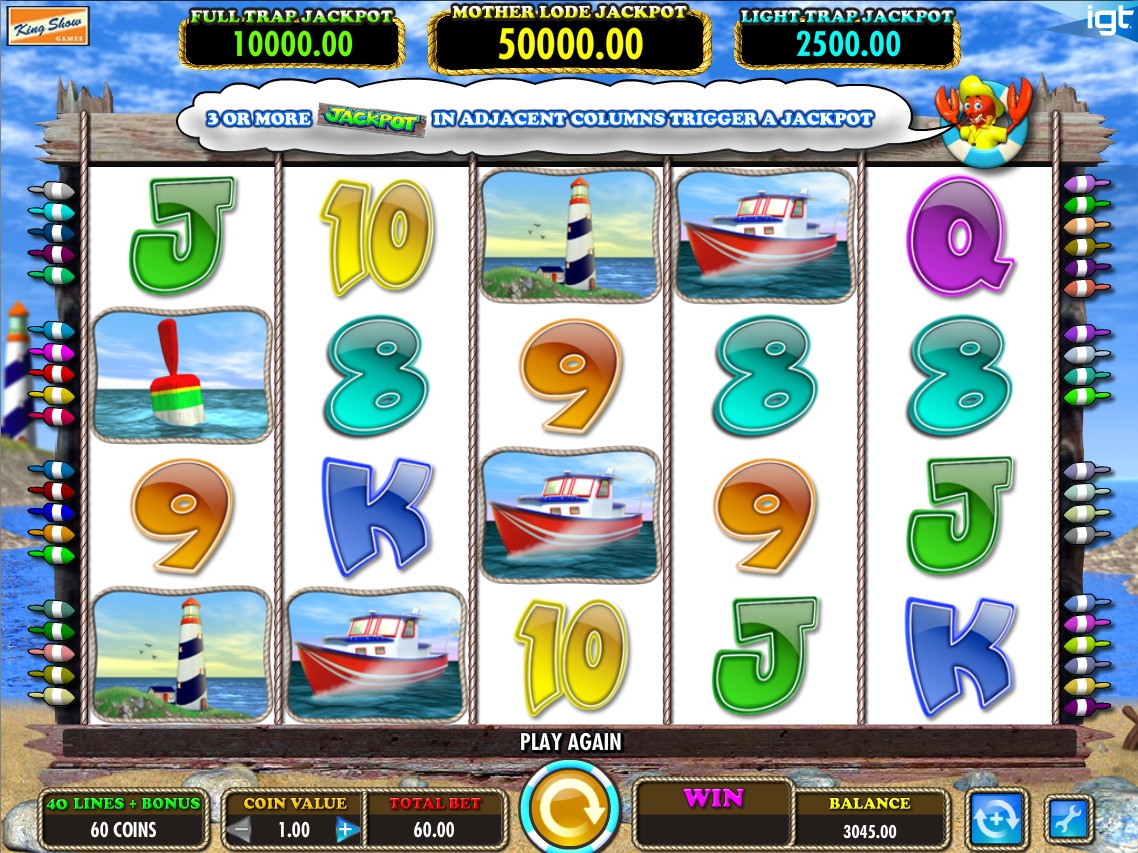Decrease the coin value with left arrow
The height and width of the screenshot is (853, 1138).
239,829
